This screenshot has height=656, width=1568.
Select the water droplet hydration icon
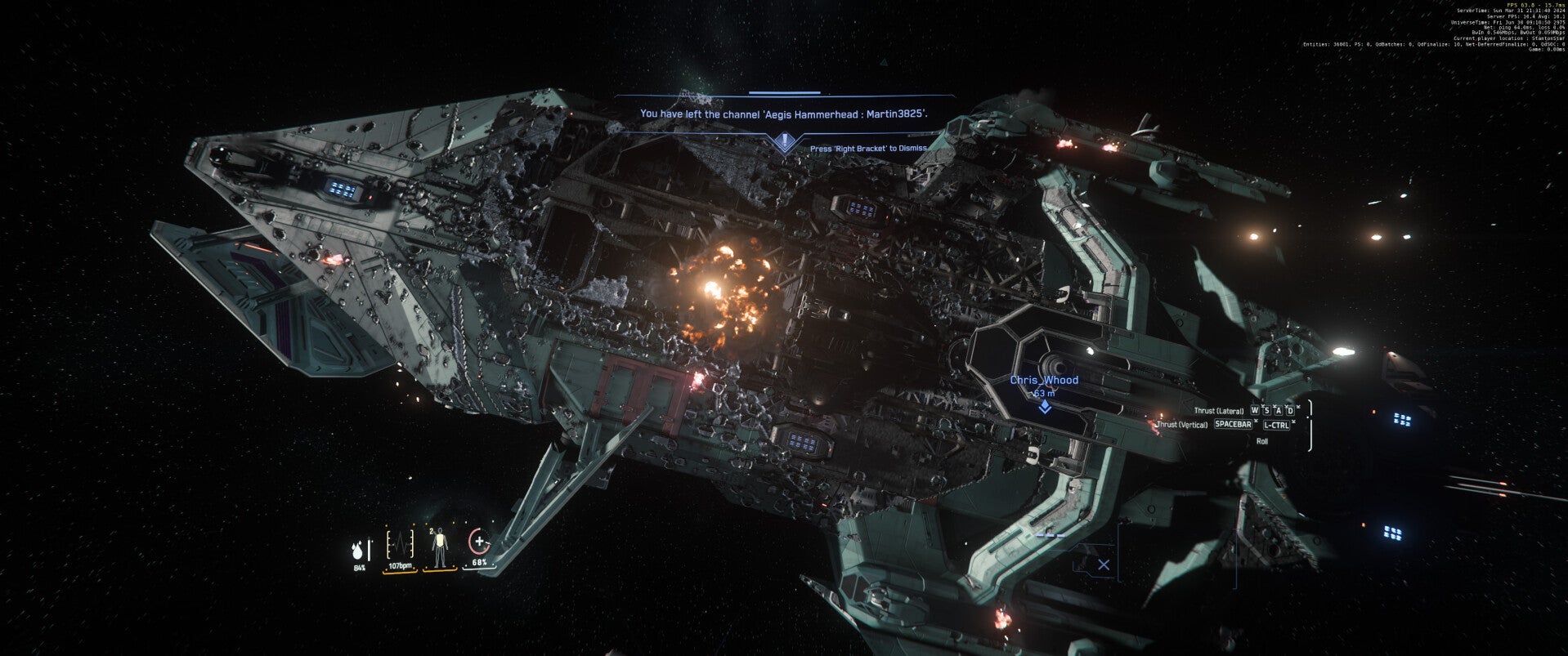click(x=358, y=549)
